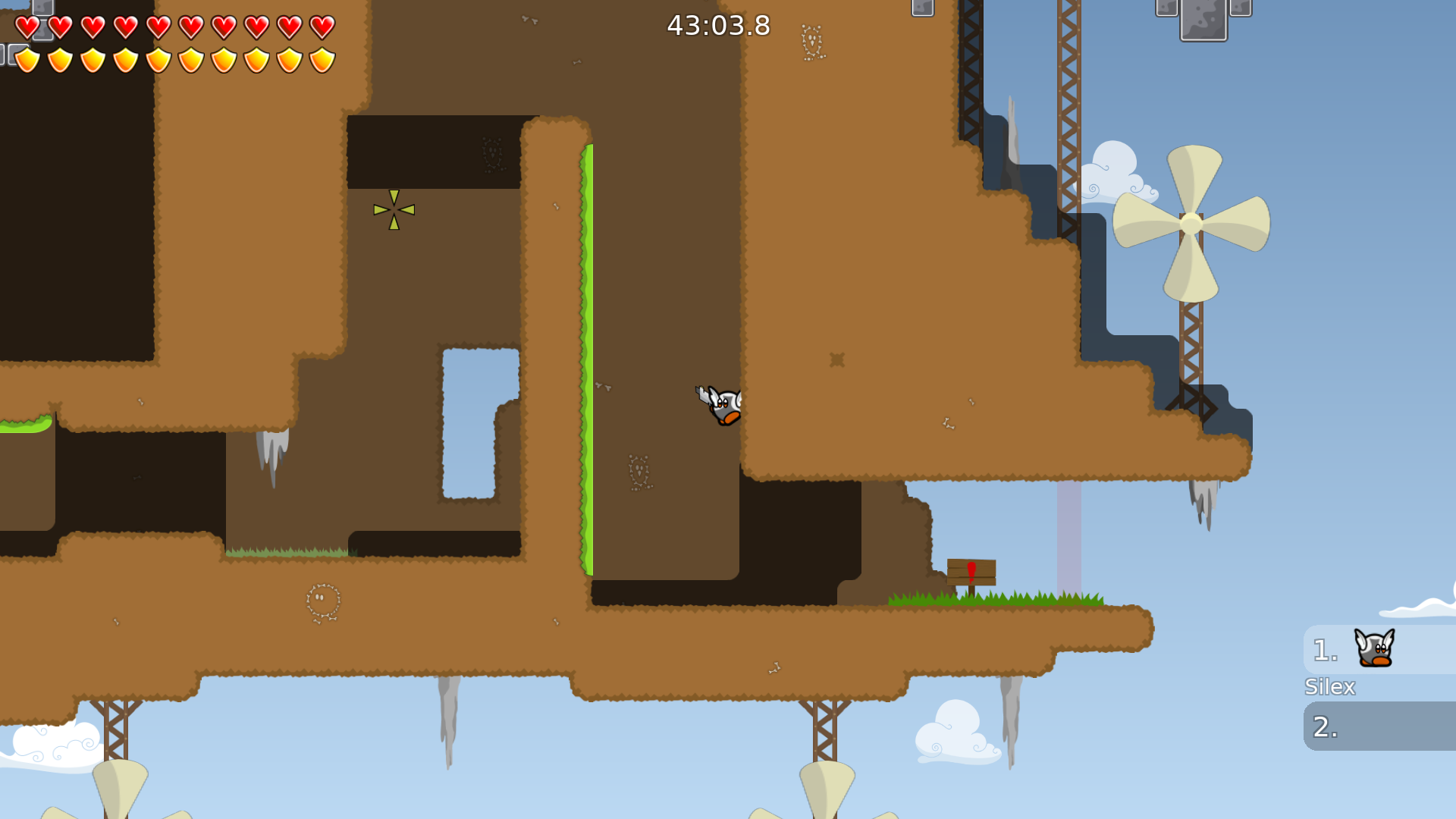Click the green climbable slime wall

click(x=588, y=356)
